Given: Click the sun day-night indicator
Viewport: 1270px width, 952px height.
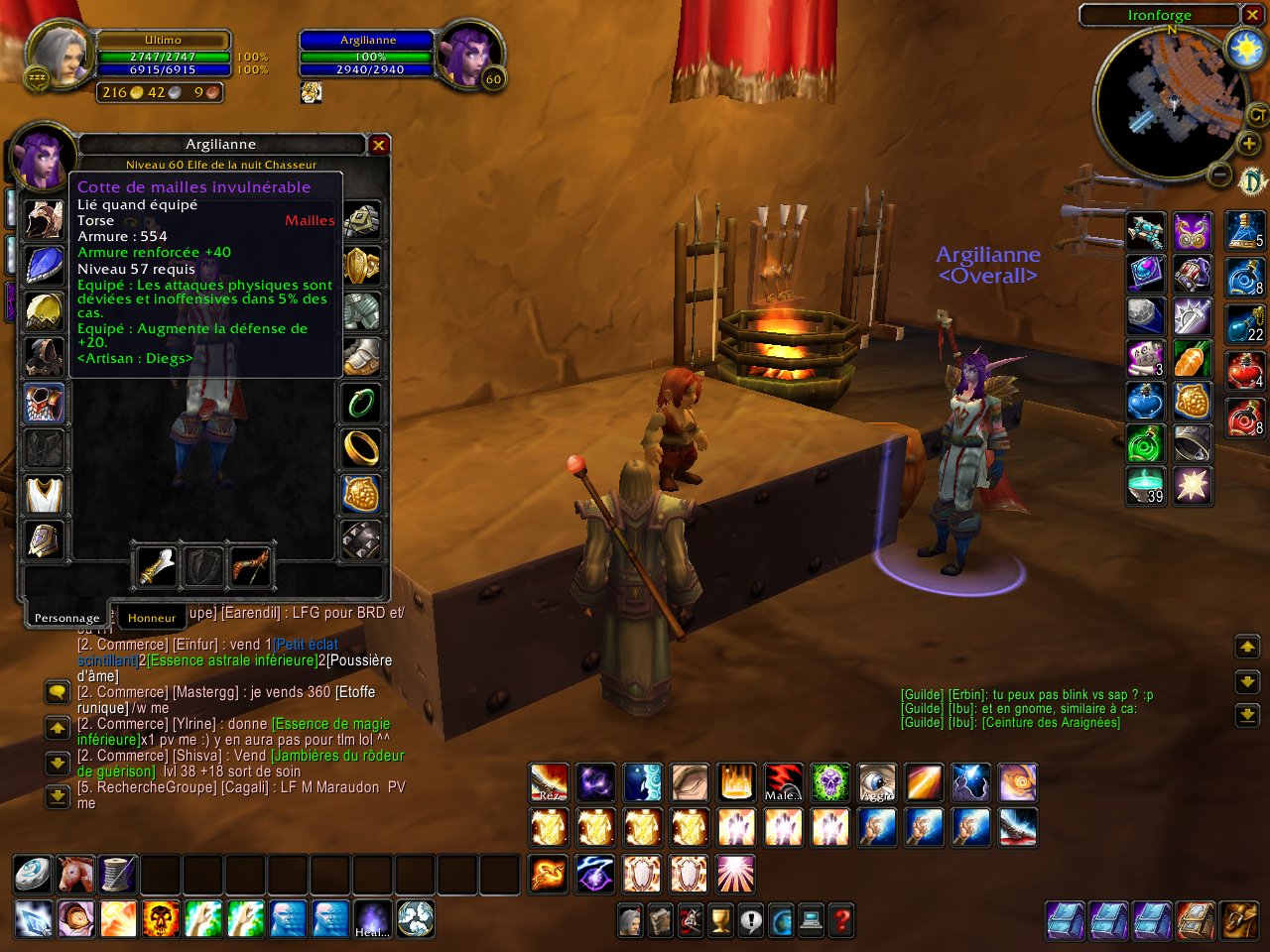Looking at the screenshot, I should (x=1244, y=49).
